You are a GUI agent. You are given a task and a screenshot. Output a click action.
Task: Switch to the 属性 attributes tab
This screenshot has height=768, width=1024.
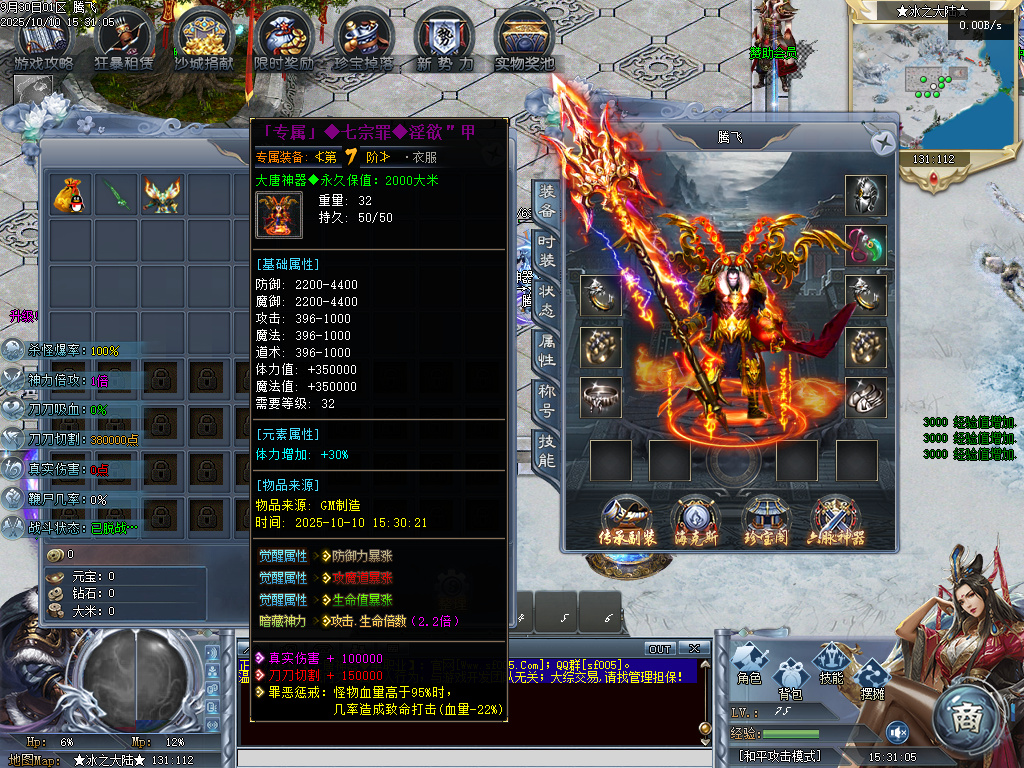click(x=547, y=345)
